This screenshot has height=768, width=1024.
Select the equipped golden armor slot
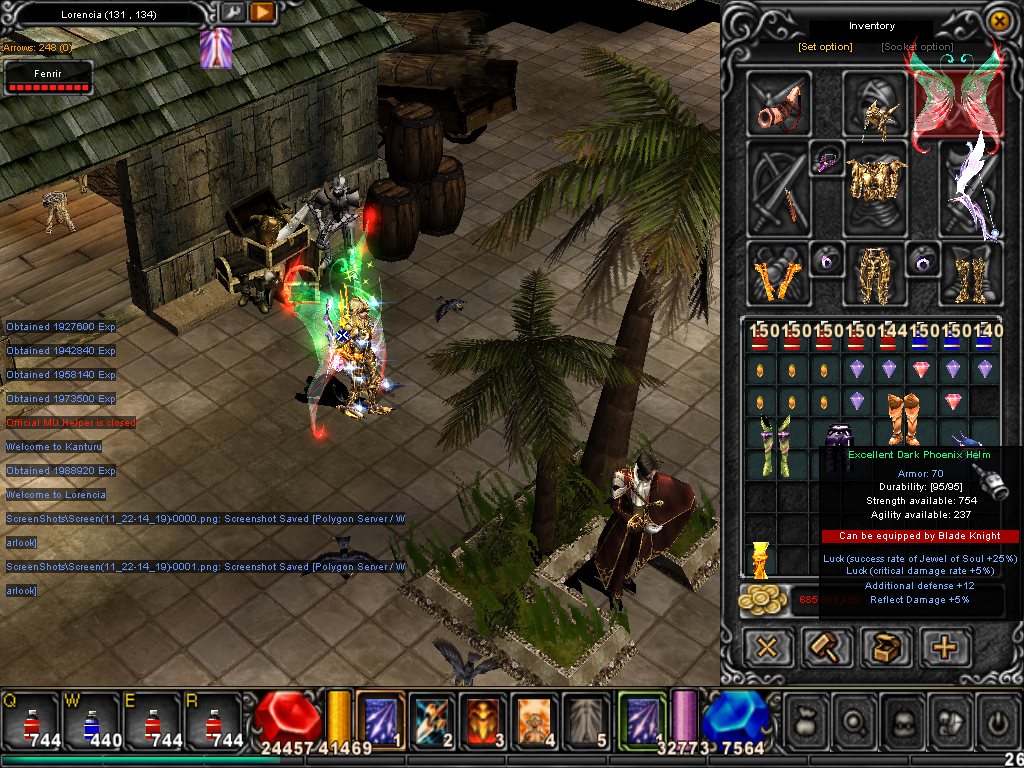click(874, 186)
